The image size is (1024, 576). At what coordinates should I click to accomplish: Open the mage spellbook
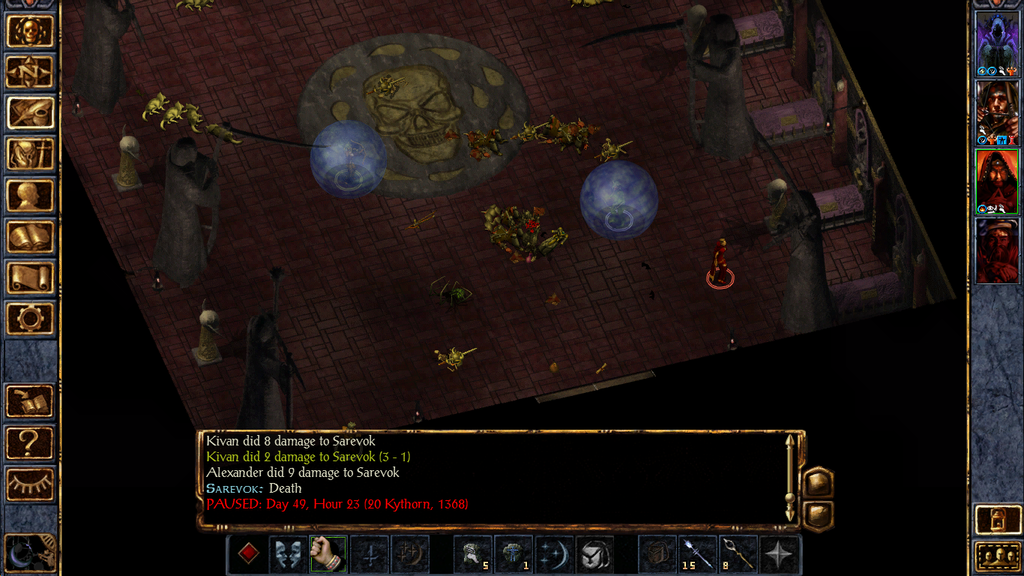click(x=29, y=236)
